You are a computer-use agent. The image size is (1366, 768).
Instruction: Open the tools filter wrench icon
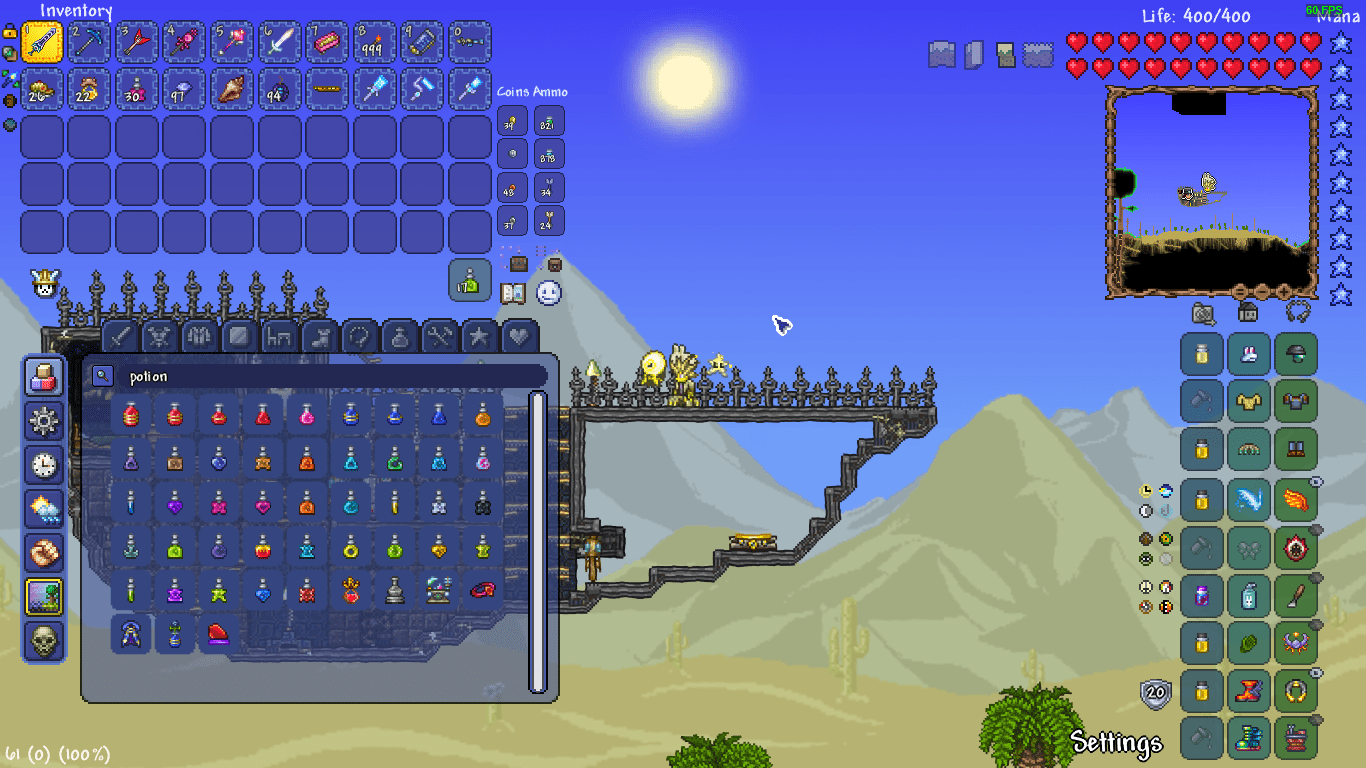coord(439,337)
